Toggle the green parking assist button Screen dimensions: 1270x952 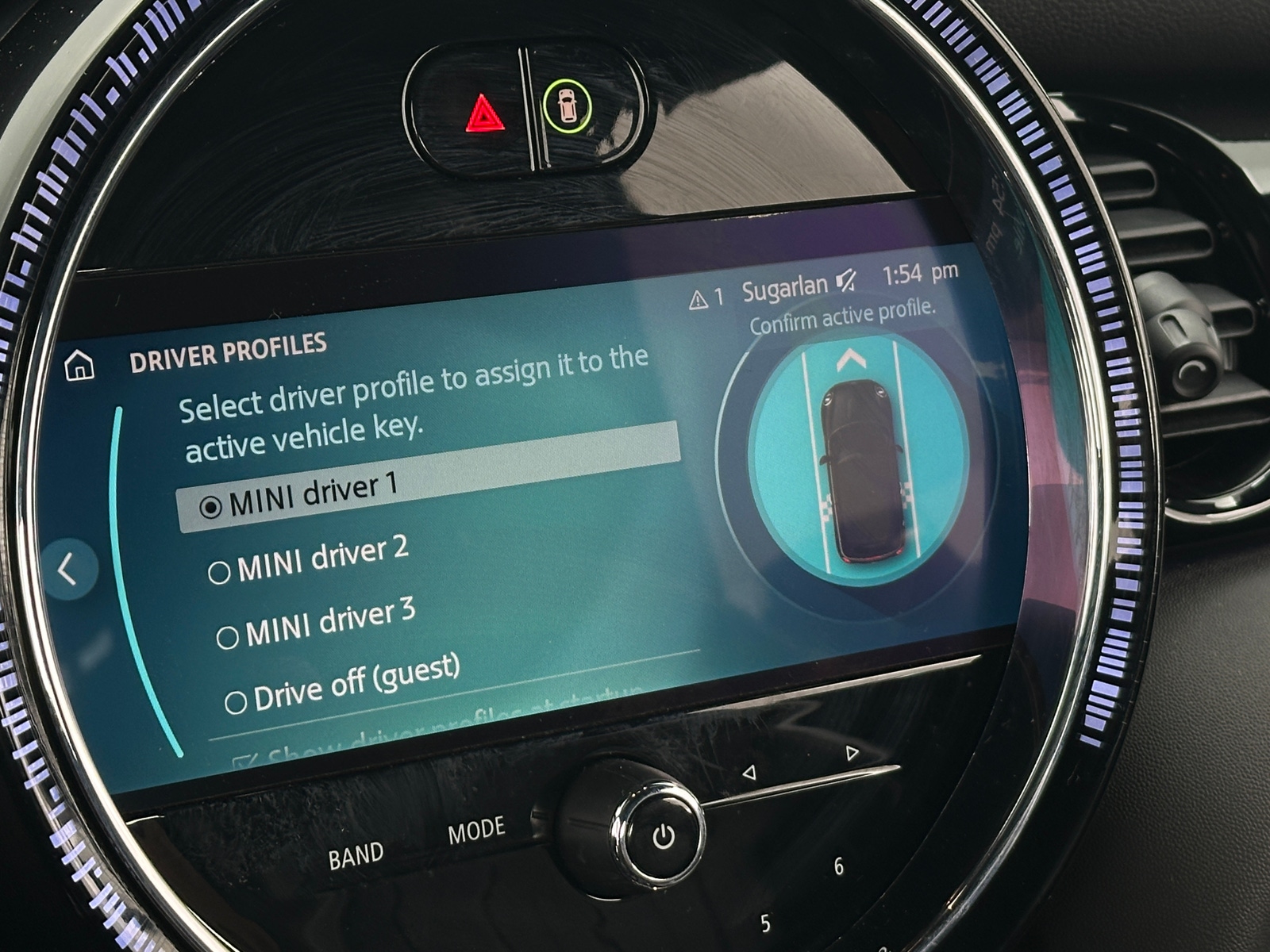click(x=567, y=106)
